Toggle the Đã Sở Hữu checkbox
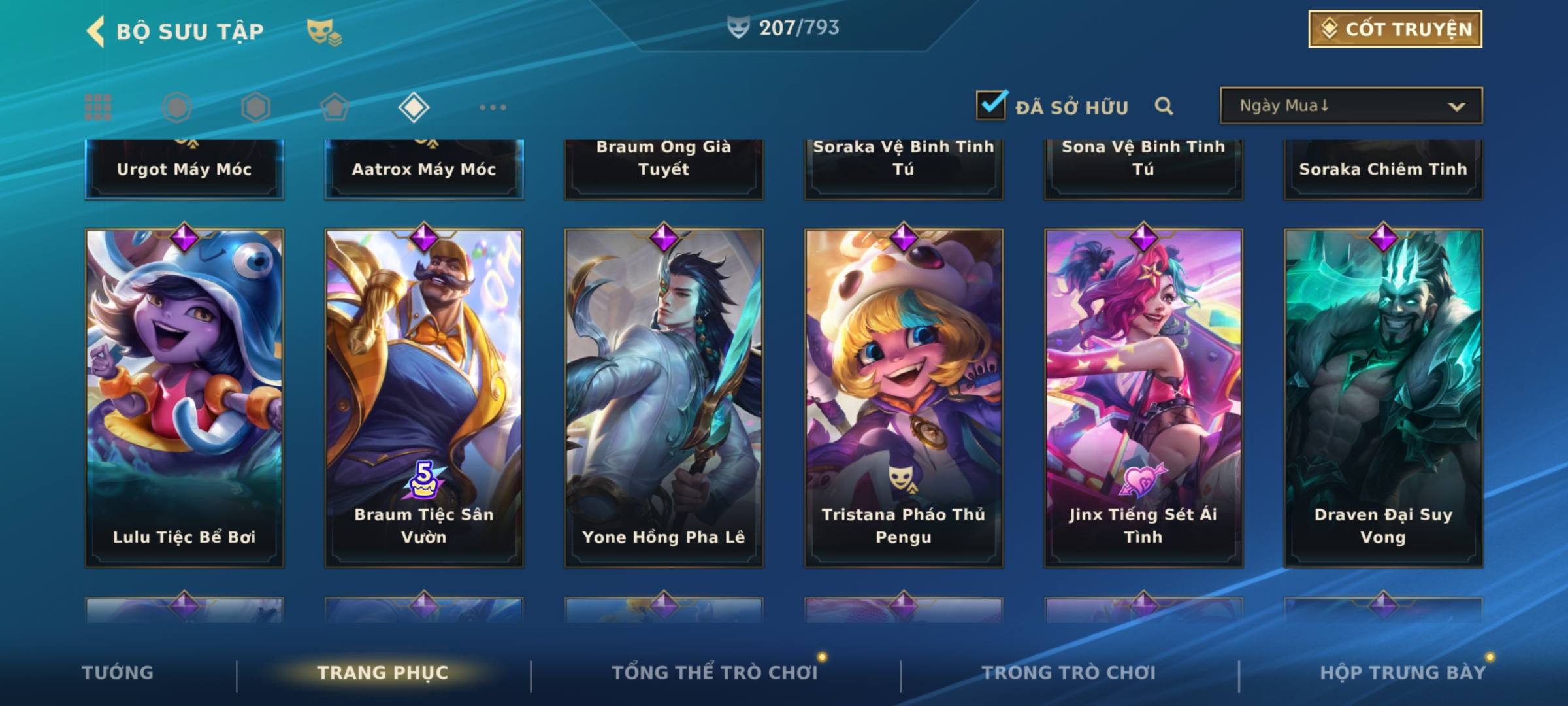This screenshot has height=706, width=1568. pyautogui.click(x=990, y=105)
